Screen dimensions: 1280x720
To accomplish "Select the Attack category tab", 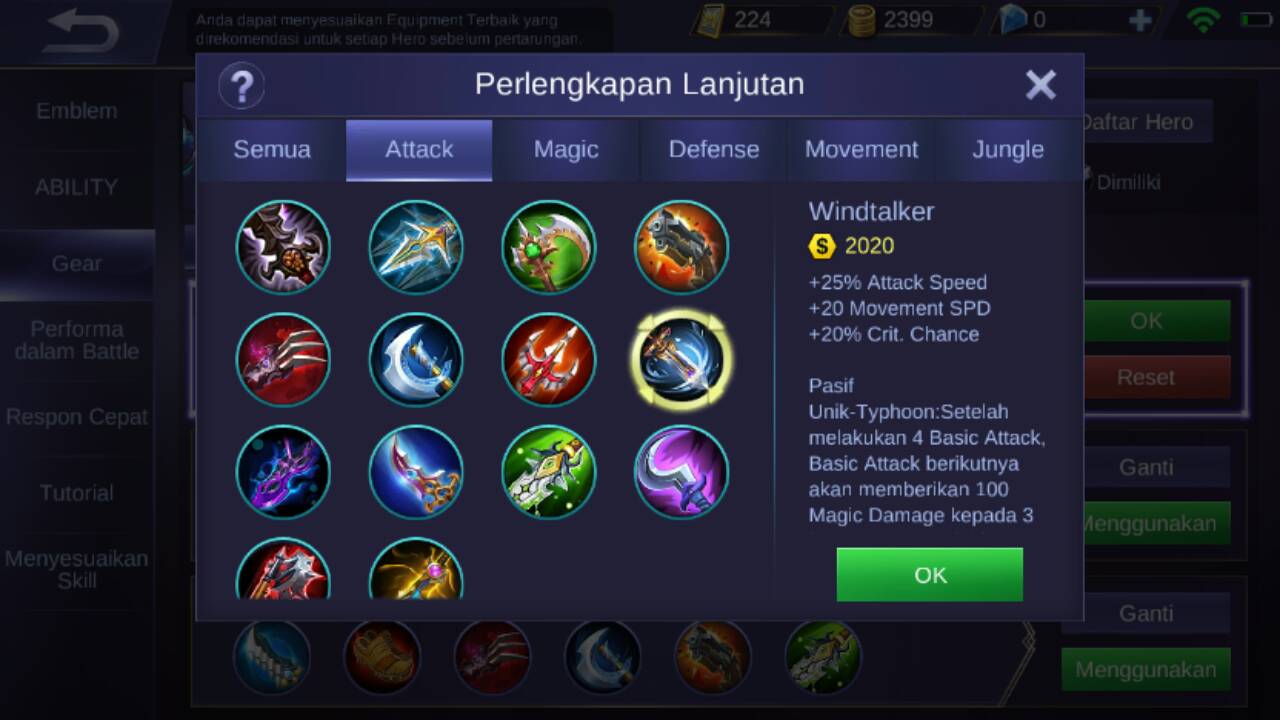I will pos(419,150).
